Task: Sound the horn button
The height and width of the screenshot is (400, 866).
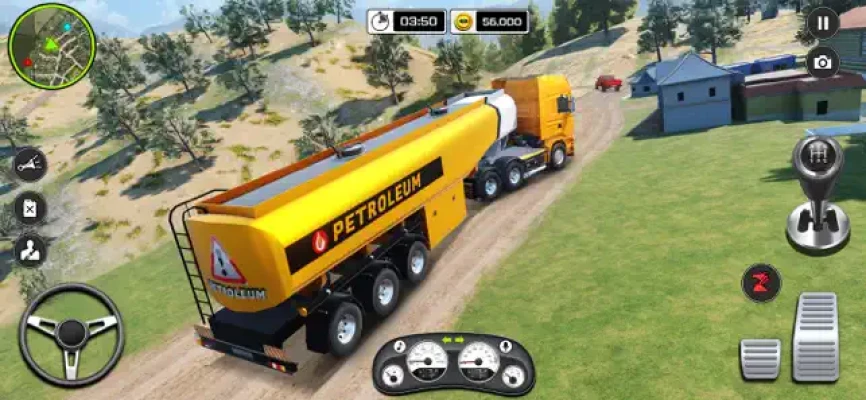Action: coord(29,165)
